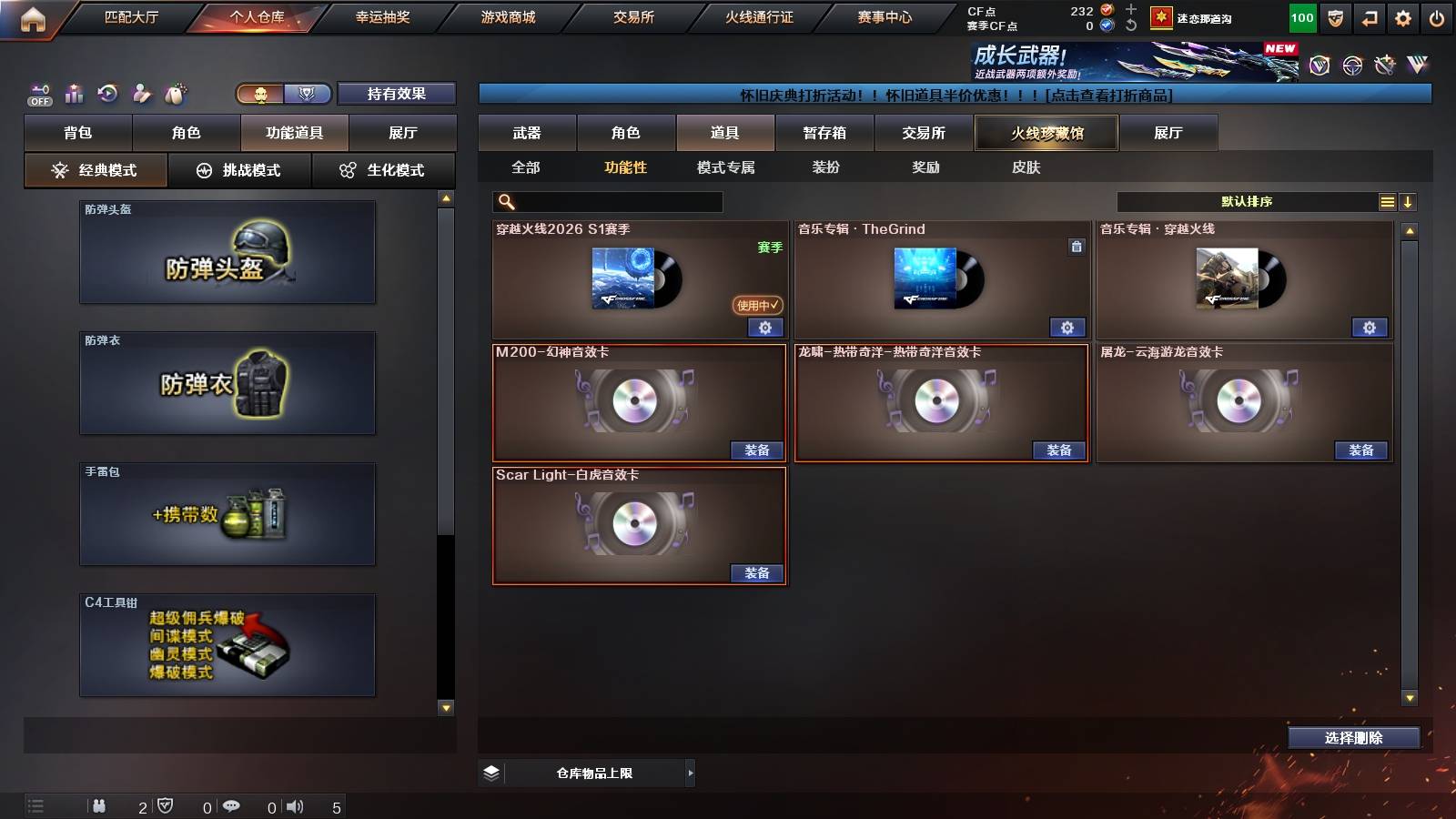
Task: Equip the M200-幻神音效卡 via its 装备 button
Action: coord(758,450)
